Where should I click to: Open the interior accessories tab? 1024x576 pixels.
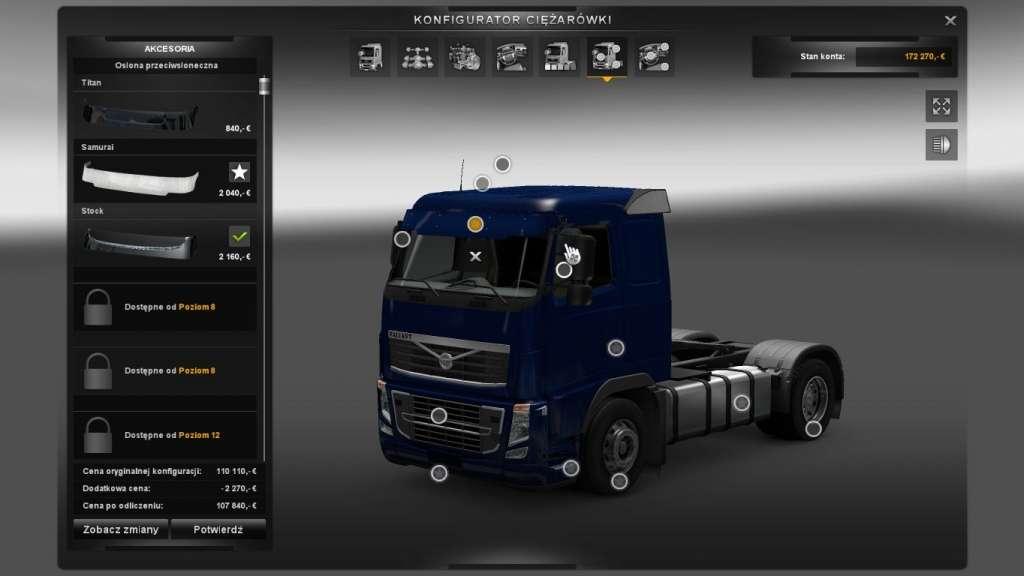[x=653, y=57]
